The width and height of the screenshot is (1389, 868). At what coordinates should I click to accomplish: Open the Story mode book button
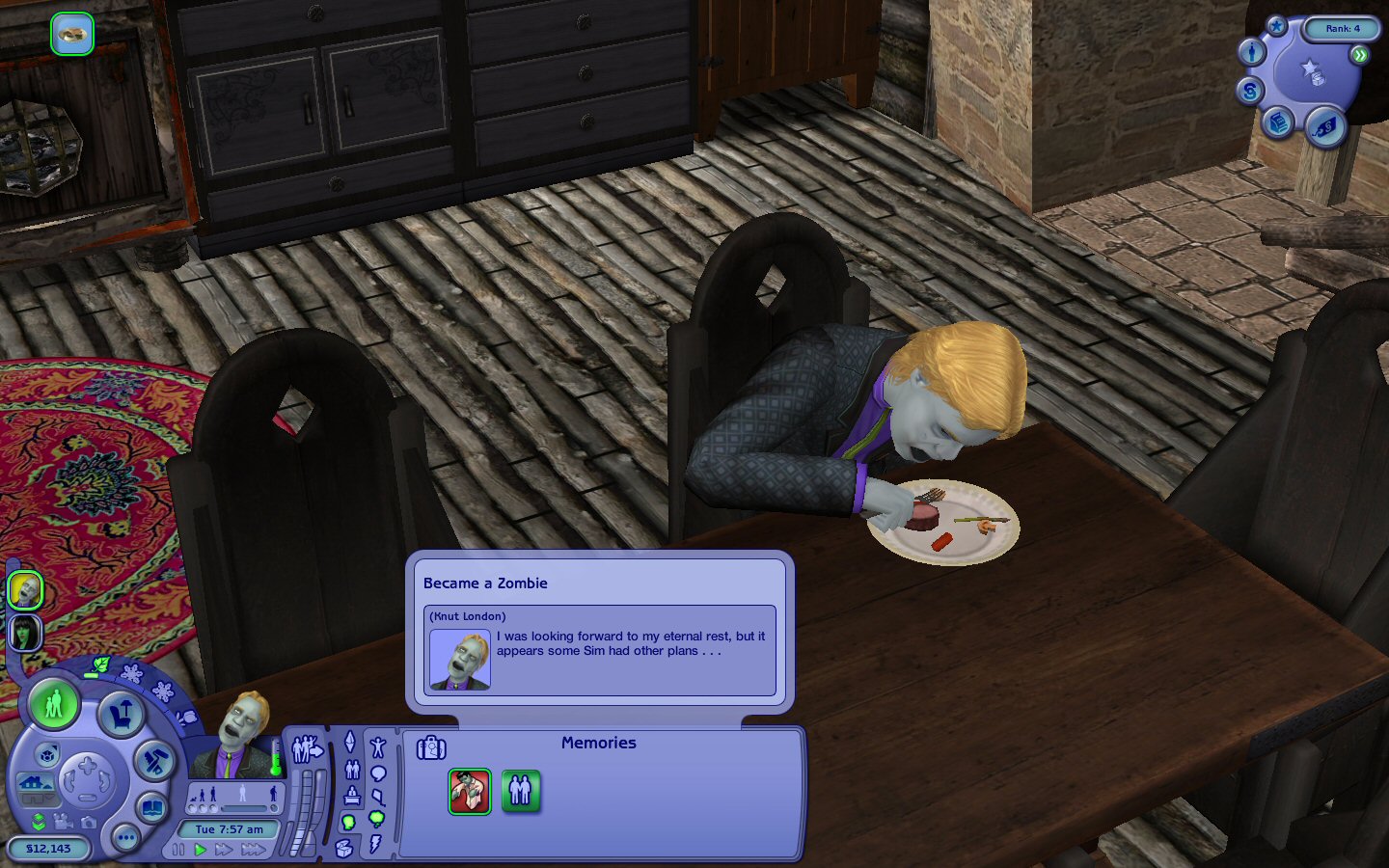pyautogui.click(x=152, y=807)
